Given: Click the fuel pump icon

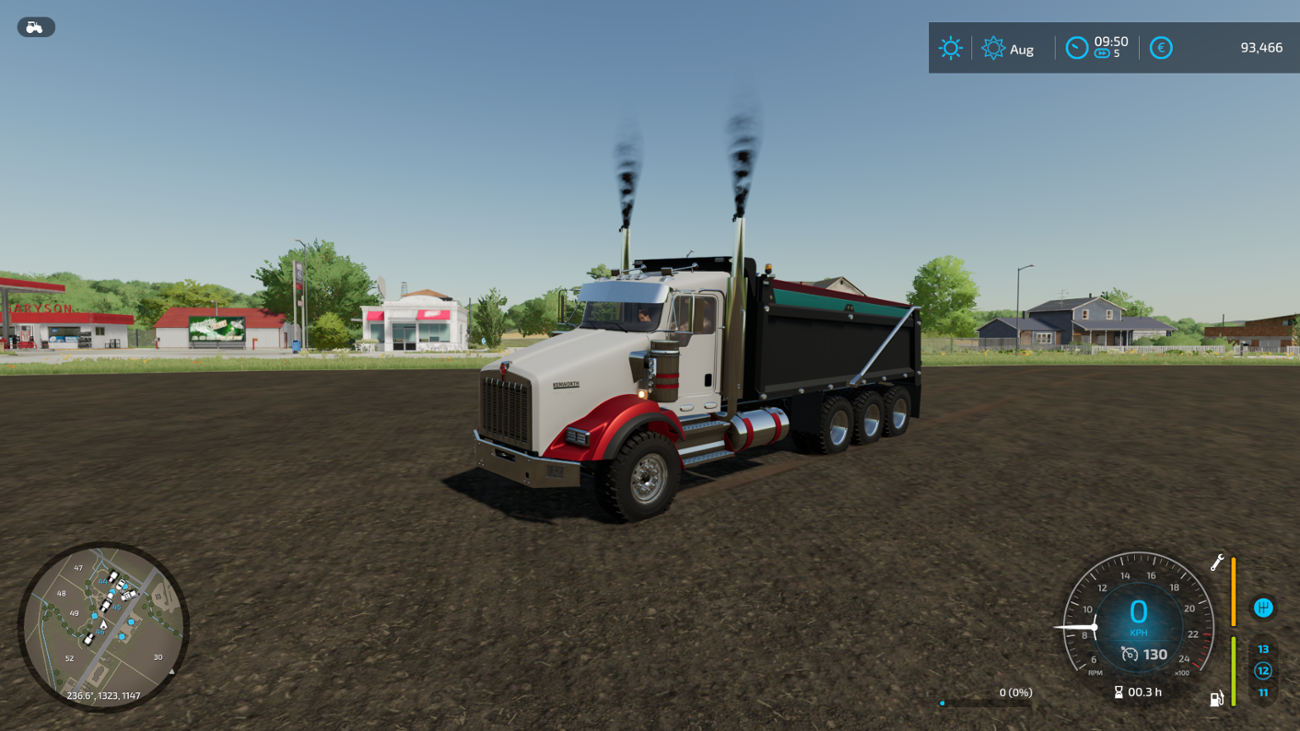Looking at the screenshot, I should coord(1216,698).
